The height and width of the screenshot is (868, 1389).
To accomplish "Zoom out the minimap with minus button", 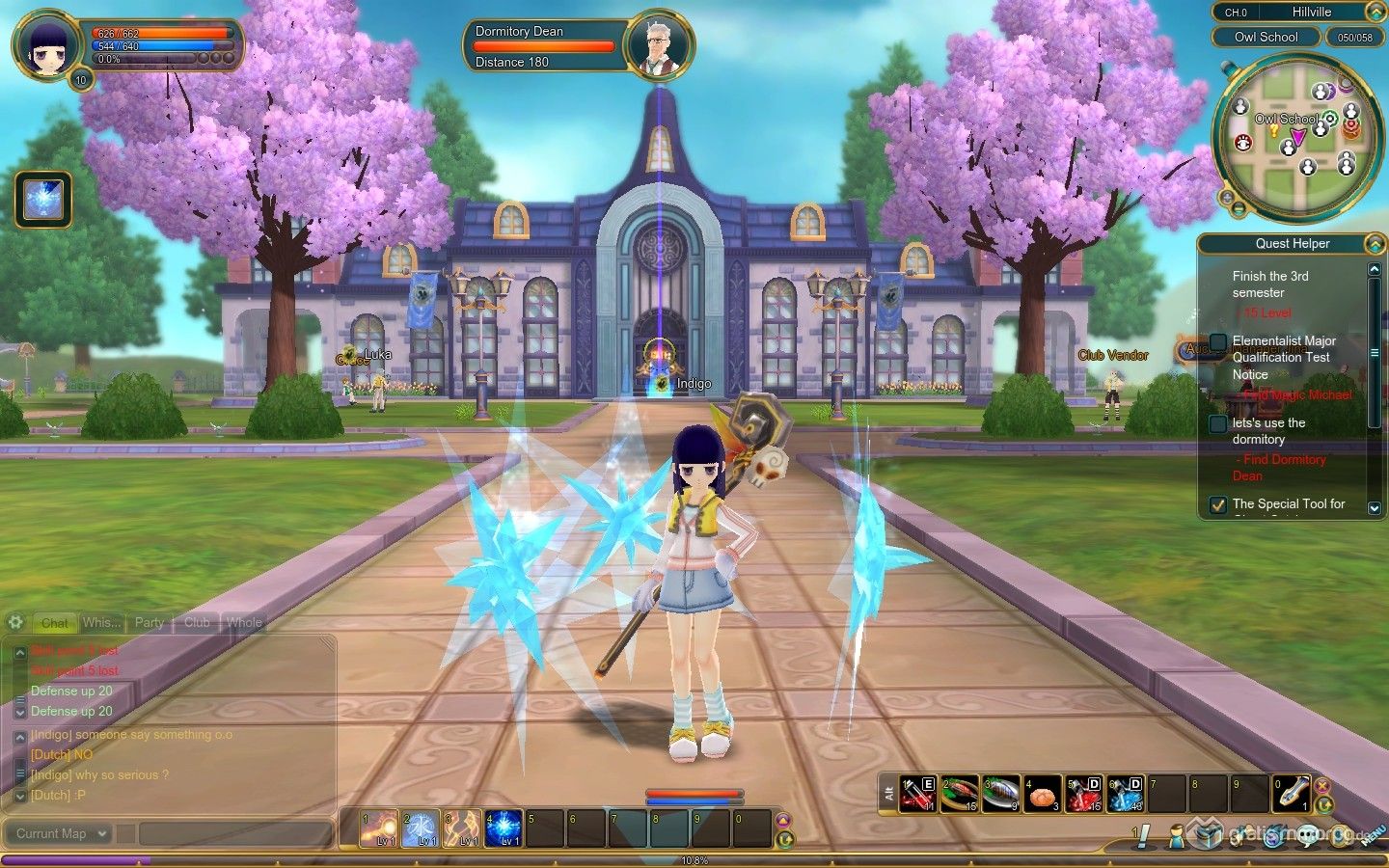I will pos(1239,210).
